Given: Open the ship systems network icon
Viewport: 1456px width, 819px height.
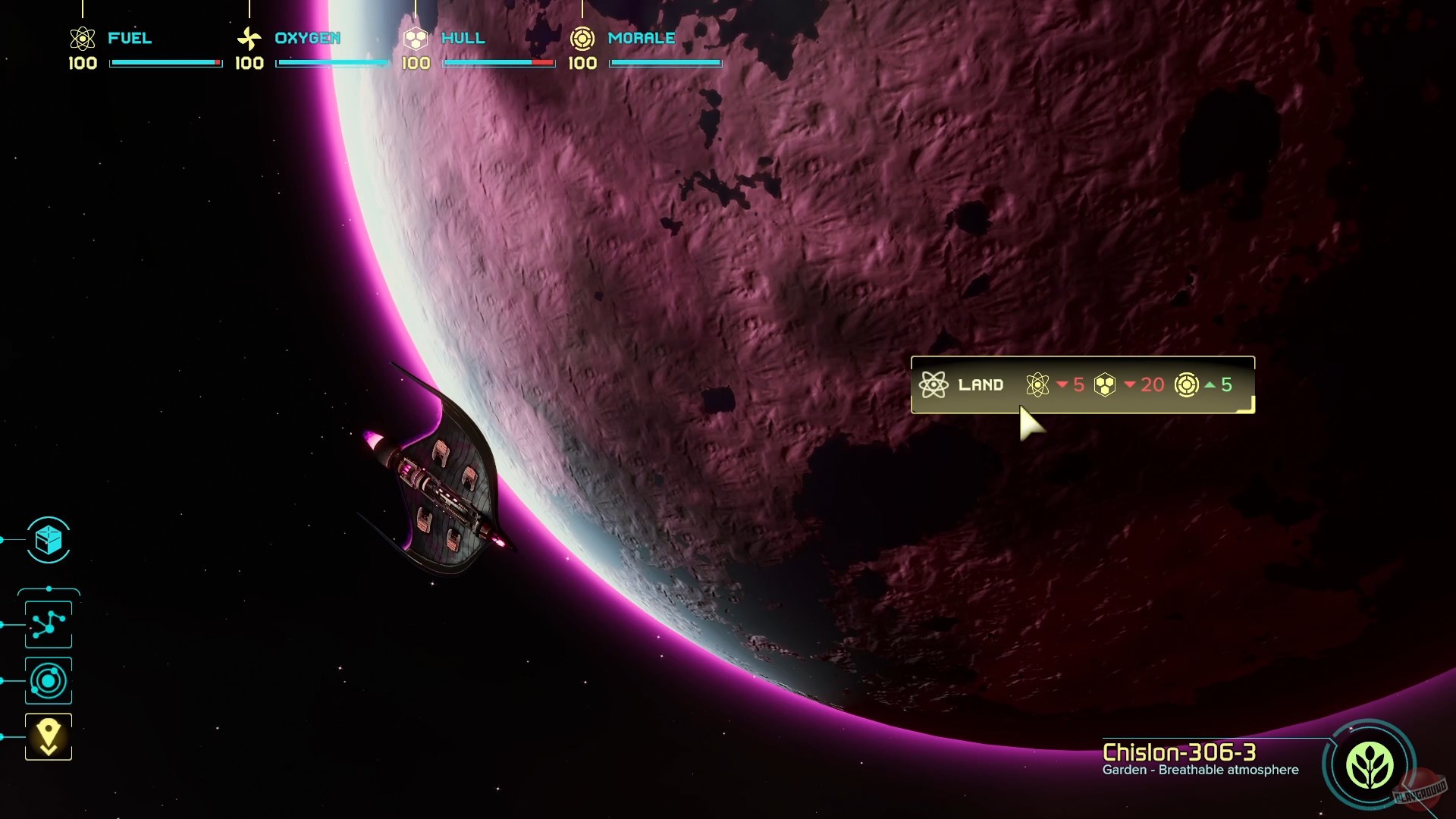Looking at the screenshot, I should pos(48,623).
